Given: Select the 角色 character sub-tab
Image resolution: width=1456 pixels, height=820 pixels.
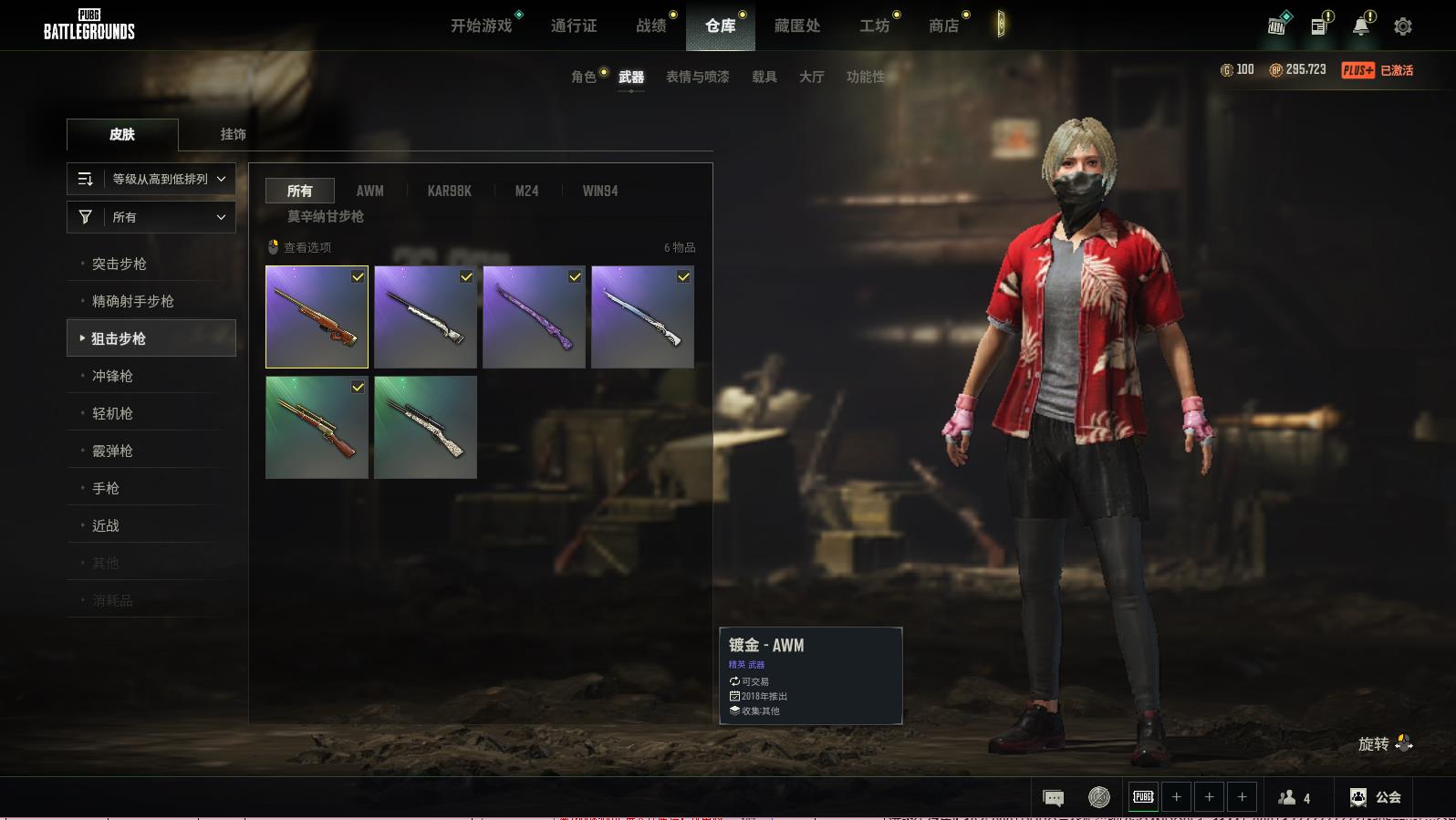Looking at the screenshot, I should tap(583, 77).
